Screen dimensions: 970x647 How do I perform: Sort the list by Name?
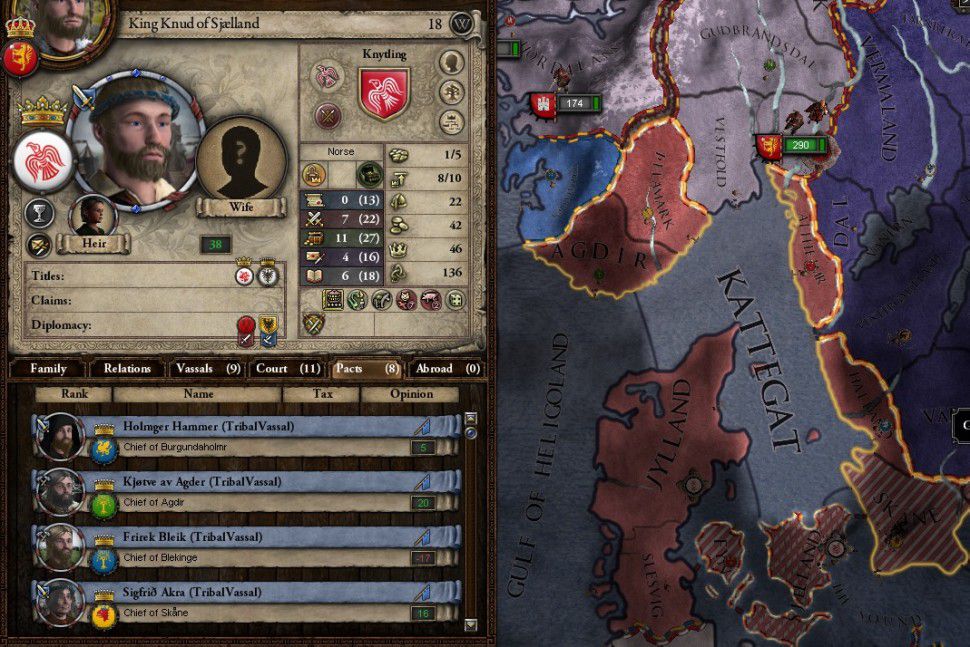point(198,394)
